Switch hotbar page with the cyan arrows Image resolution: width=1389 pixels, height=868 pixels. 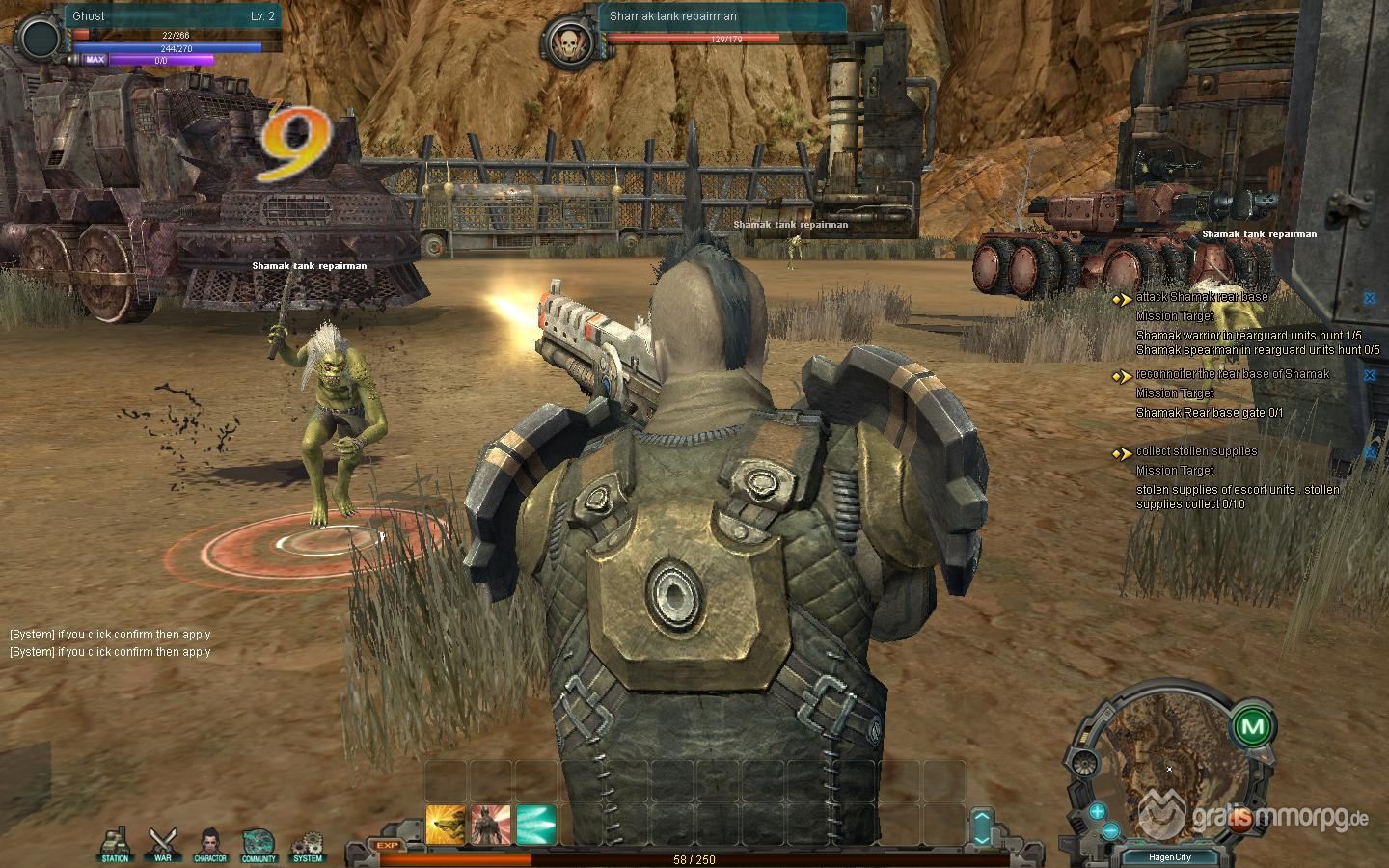tap(982, 827)
